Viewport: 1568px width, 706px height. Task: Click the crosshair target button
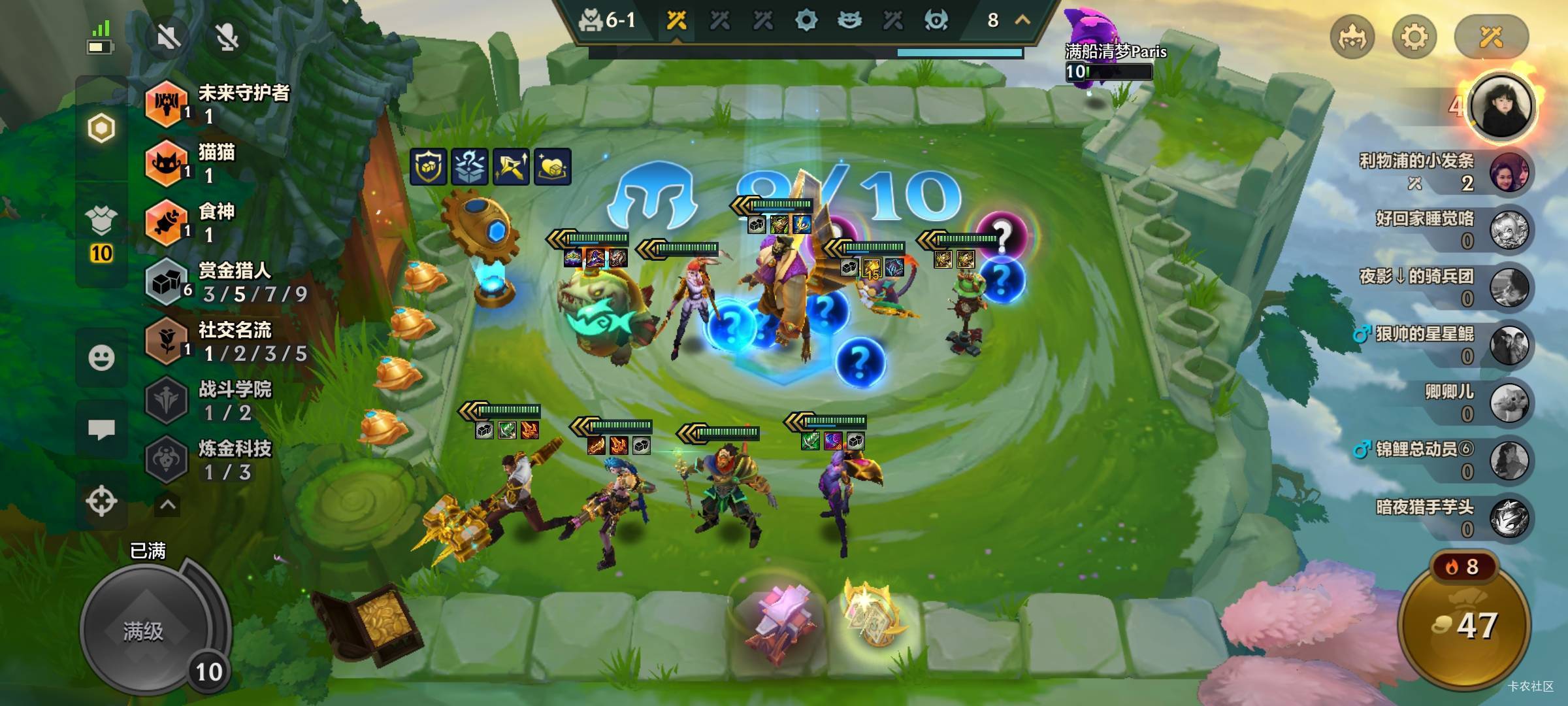coord(101,501)
